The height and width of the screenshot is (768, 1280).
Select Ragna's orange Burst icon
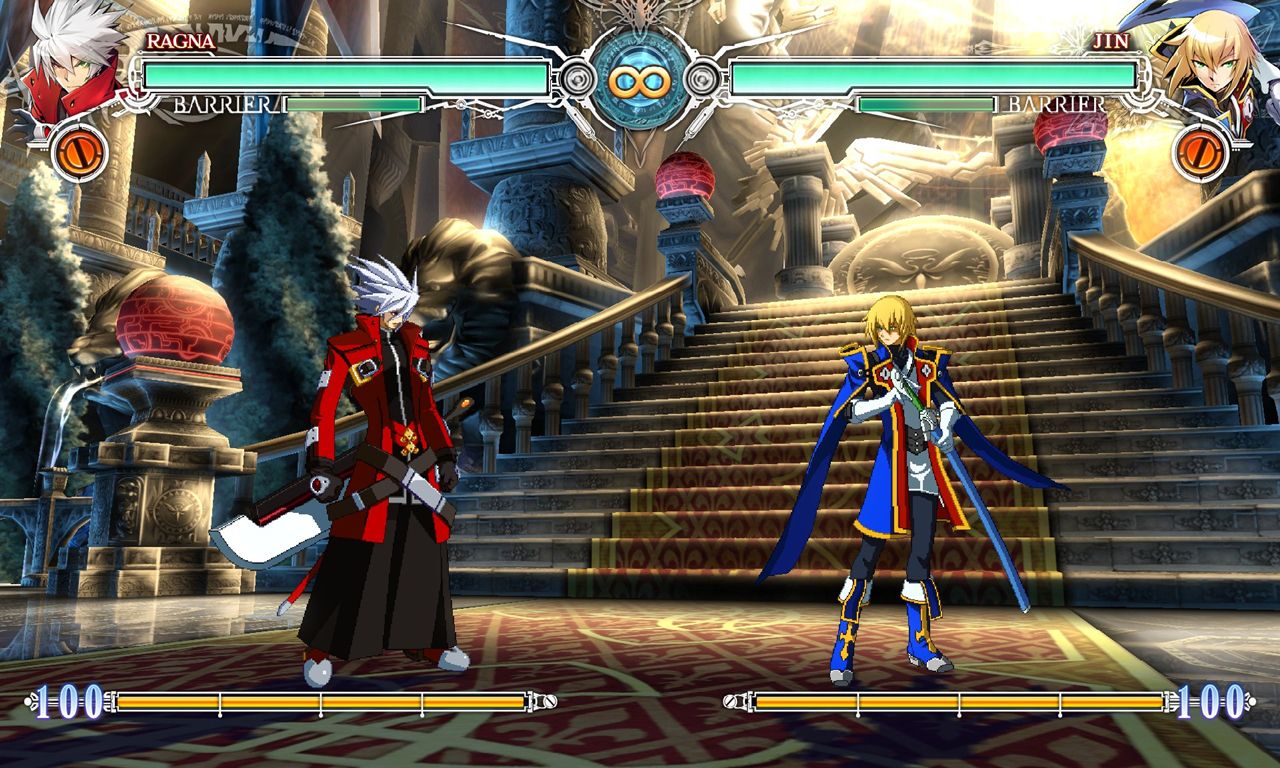(78, 152)
